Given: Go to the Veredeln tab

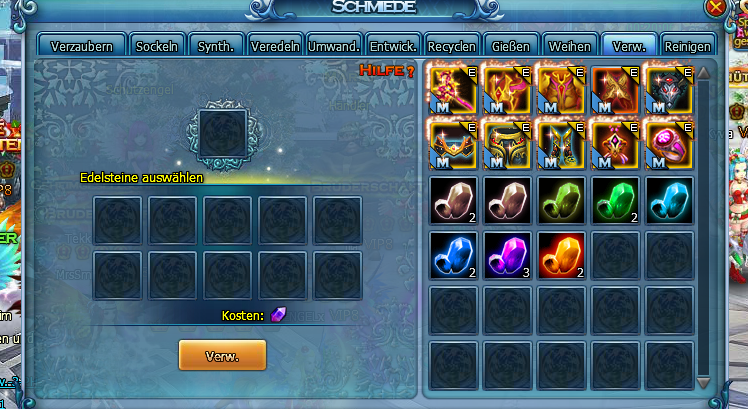Looking at the screenshot, I should pyautogui.click(x=274, y=46).
